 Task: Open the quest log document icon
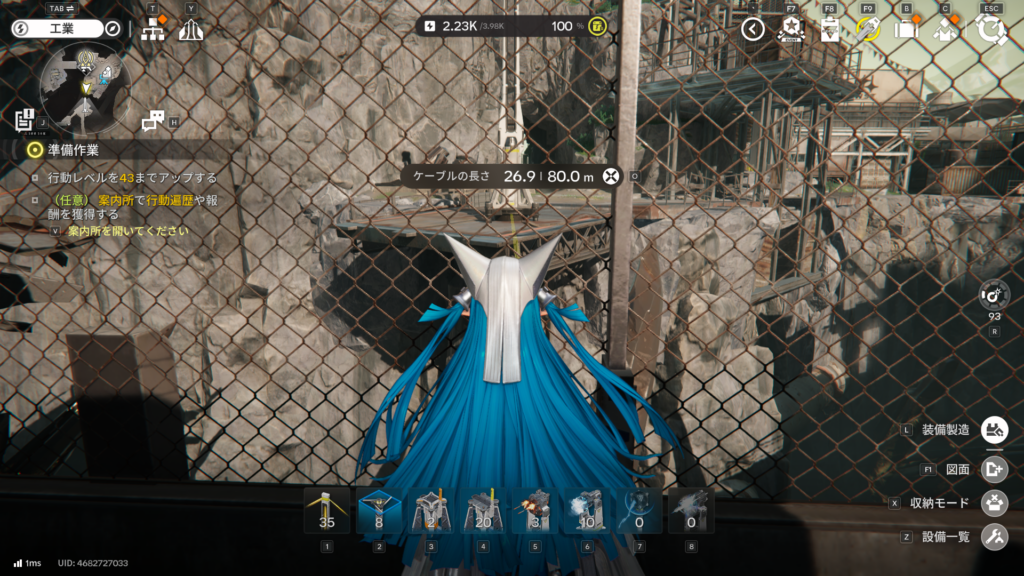tap(25, 120)
